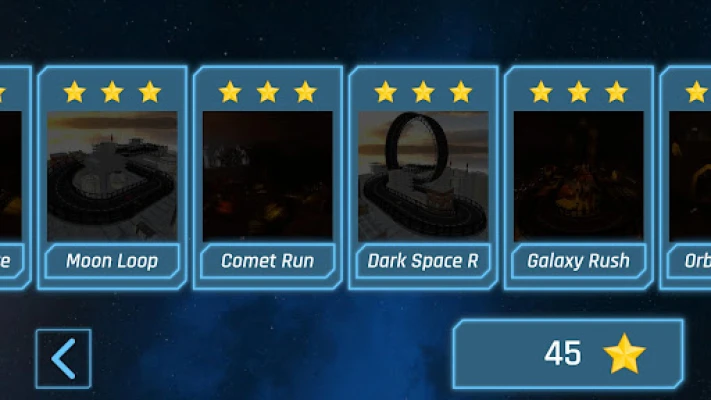Pick the Galaxy Rush level card
The image size is (711, 400).
(x=578, y=177)
